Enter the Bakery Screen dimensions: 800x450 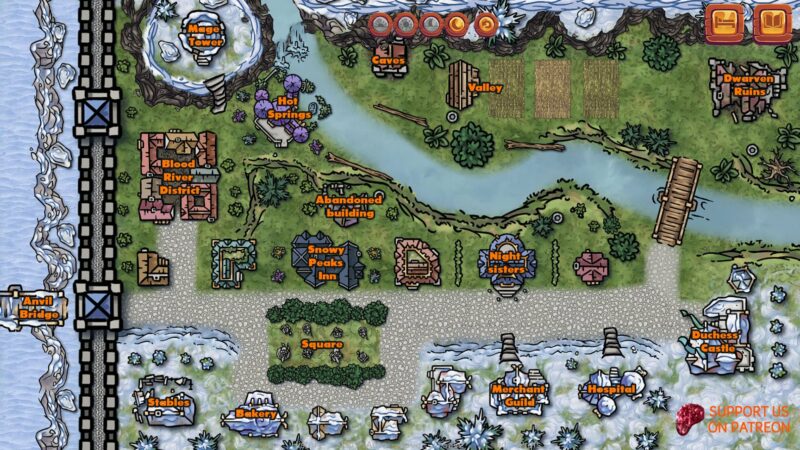[256, 413]
